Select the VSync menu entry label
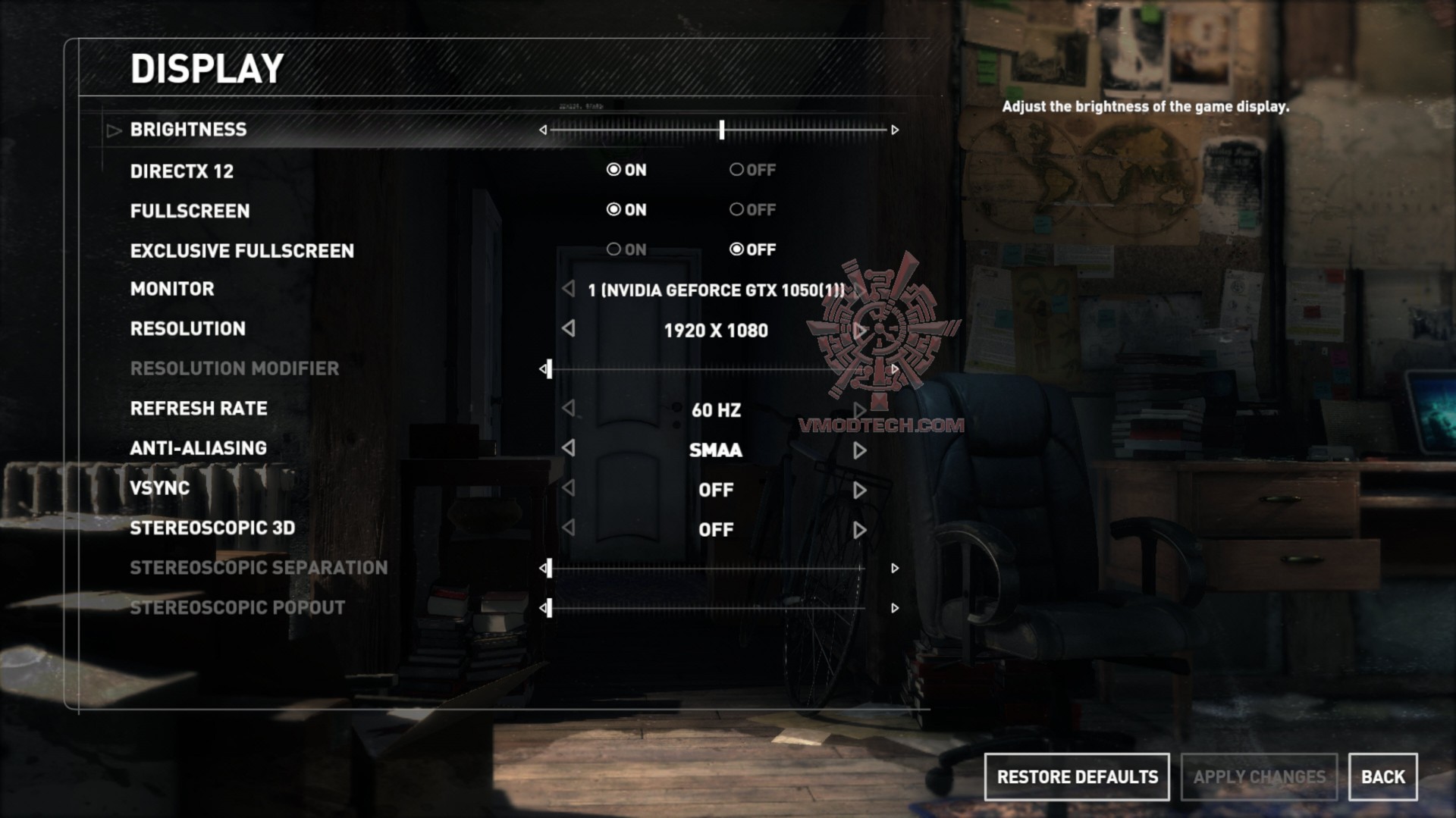This screenshot has width=1456, height=818. pyautogui.click(x=159, y=488)
